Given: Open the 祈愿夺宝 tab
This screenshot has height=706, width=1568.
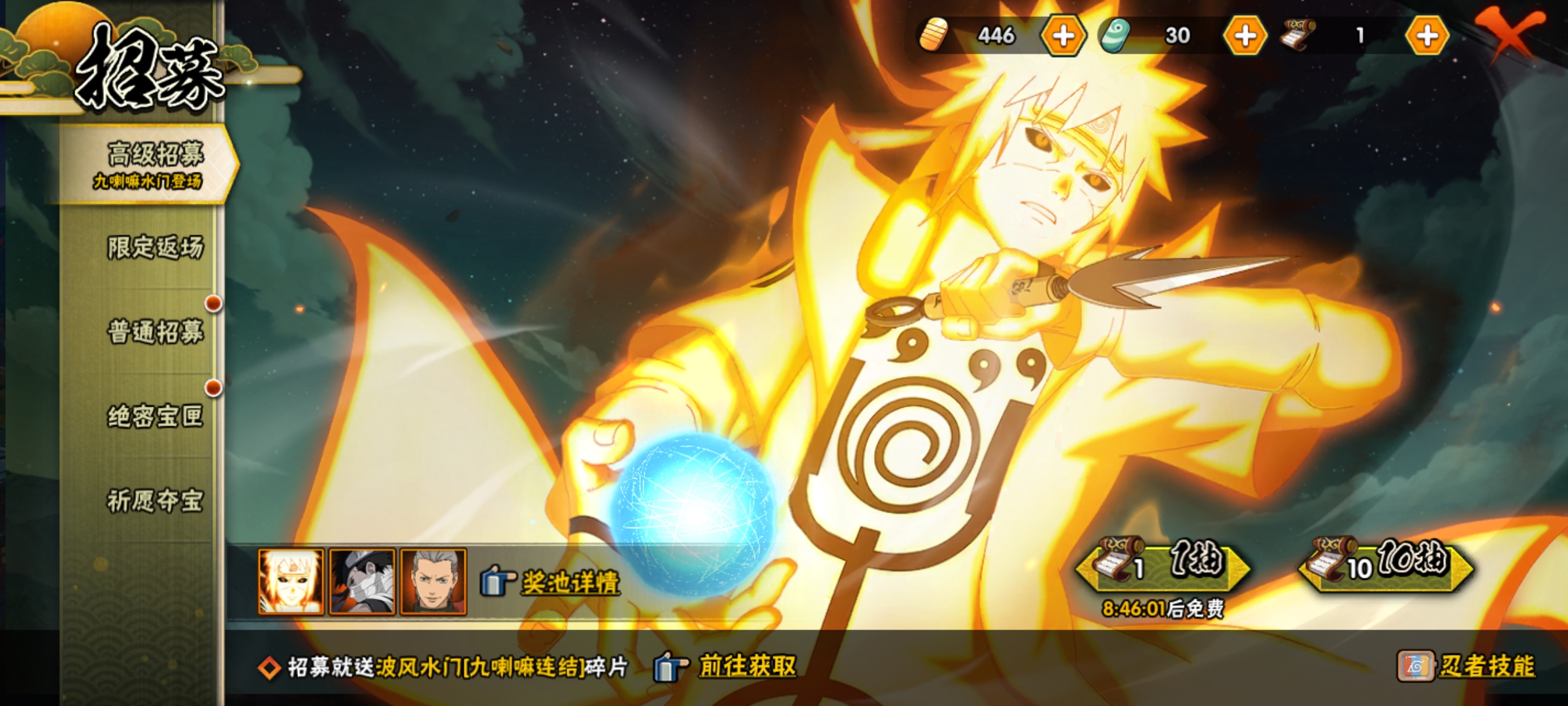Looking at the screenshot, I should 155,501.
